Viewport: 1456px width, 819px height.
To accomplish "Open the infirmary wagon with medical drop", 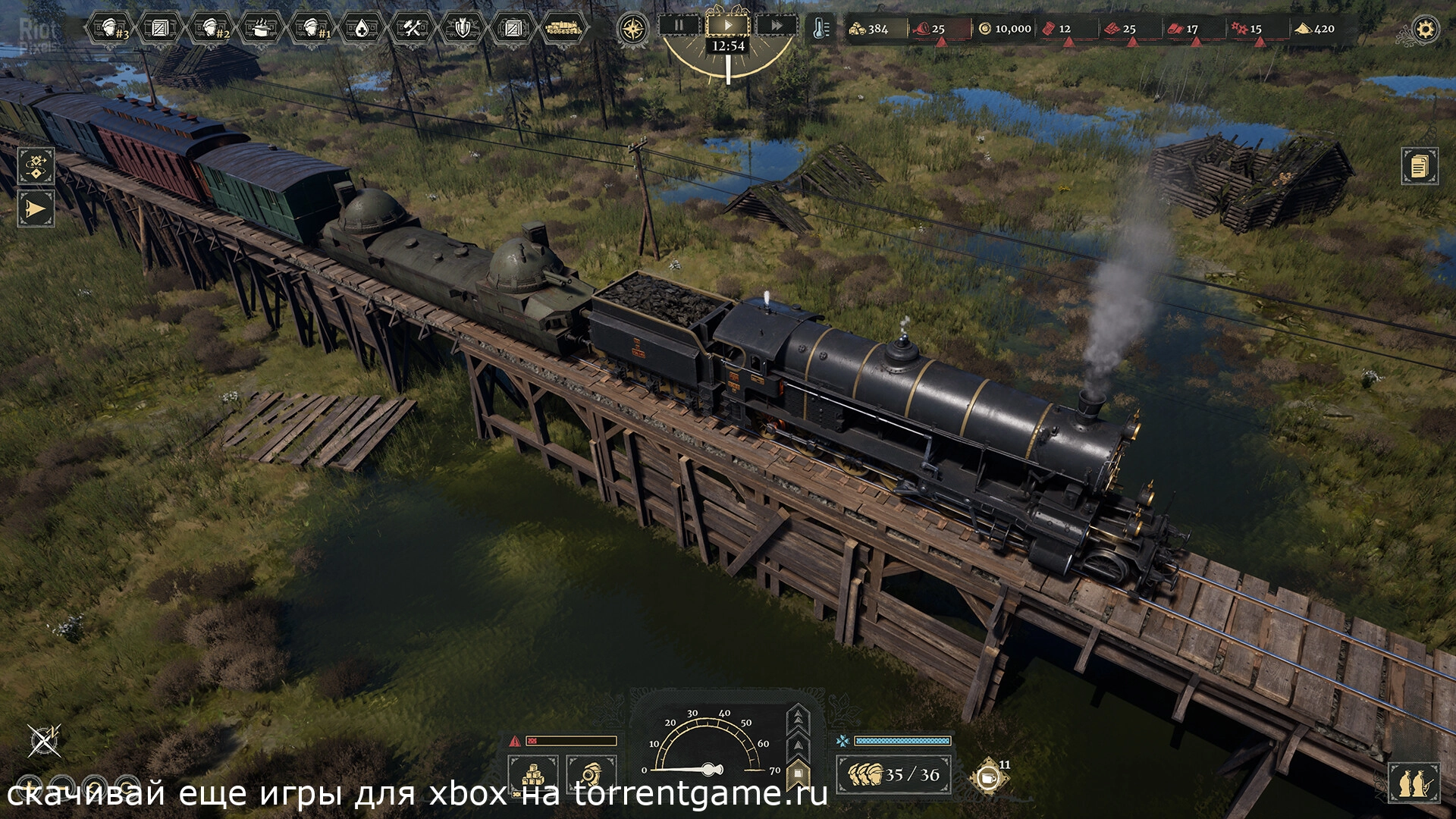I will point(362,29).
